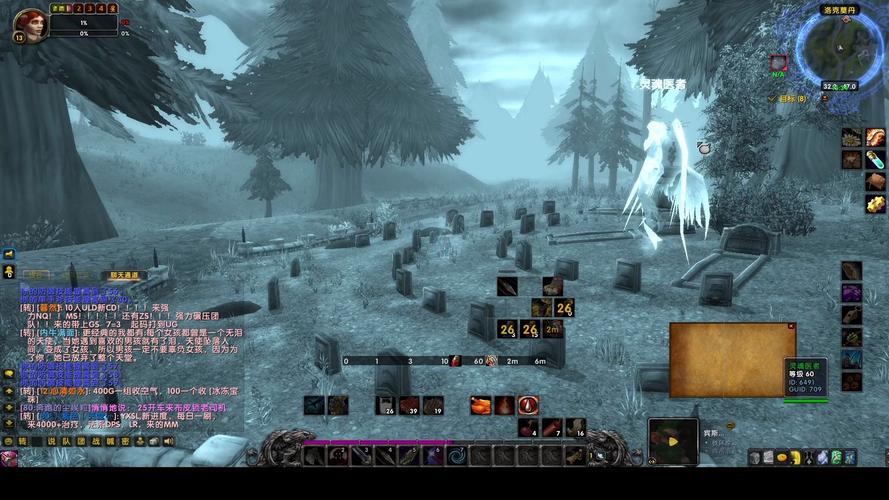Open the pet frame with yellow arrow
Screen dimensions: 889x500
673,440
